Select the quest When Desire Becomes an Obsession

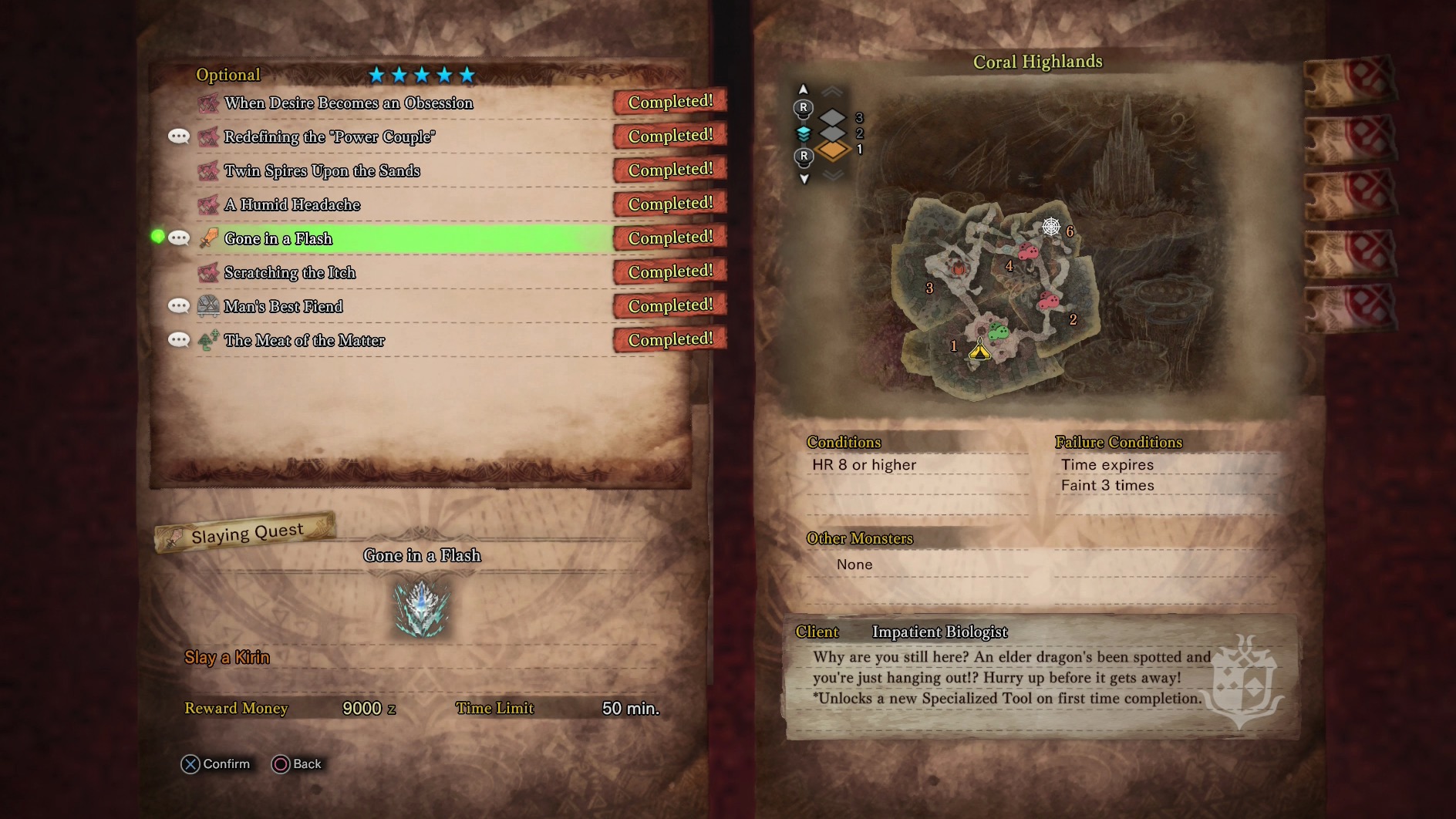349,103
